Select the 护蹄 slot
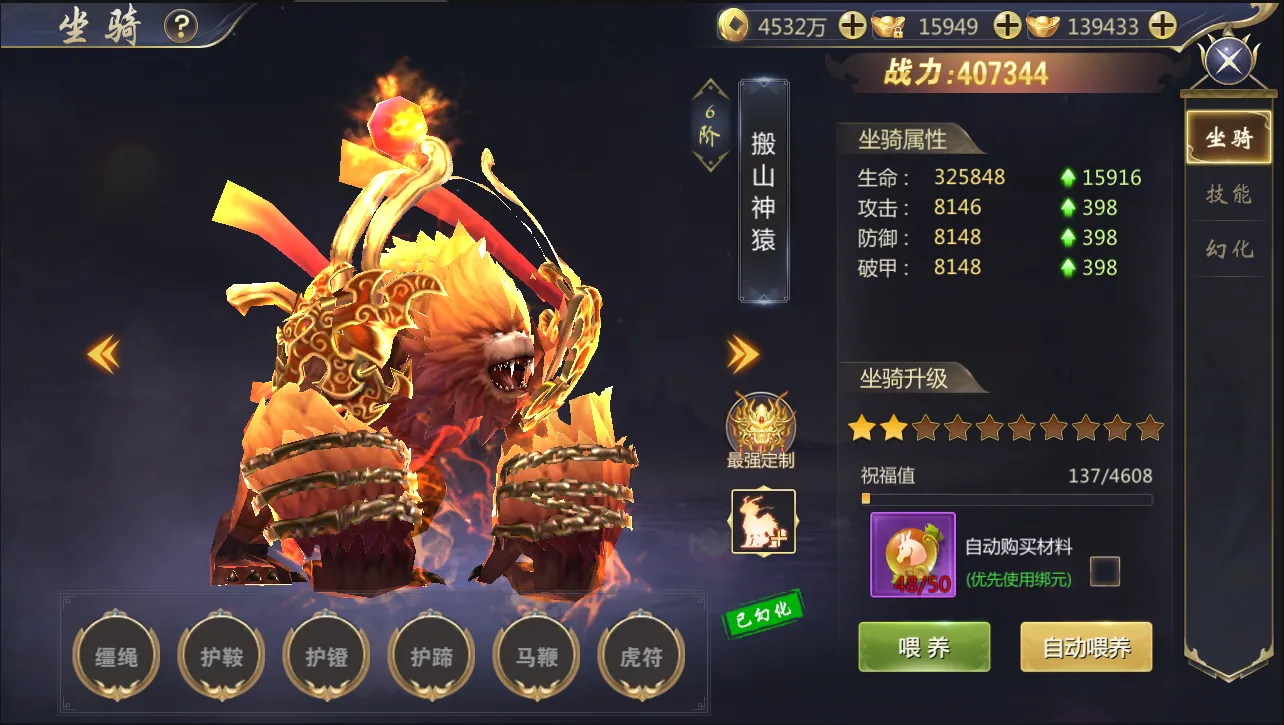Viewport: 1284px width, 725px height. (432, 657)
